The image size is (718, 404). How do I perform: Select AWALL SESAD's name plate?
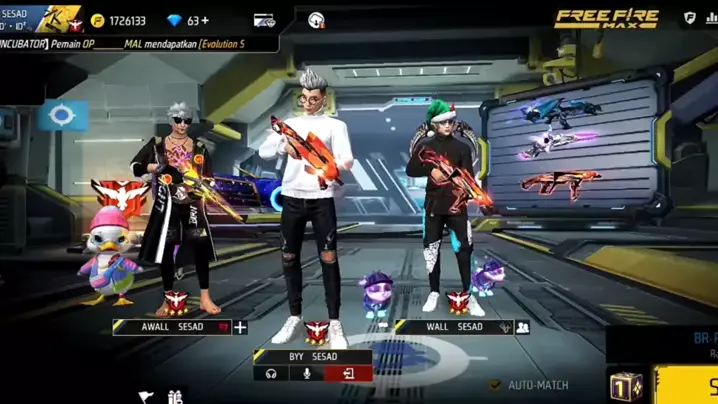171,327
